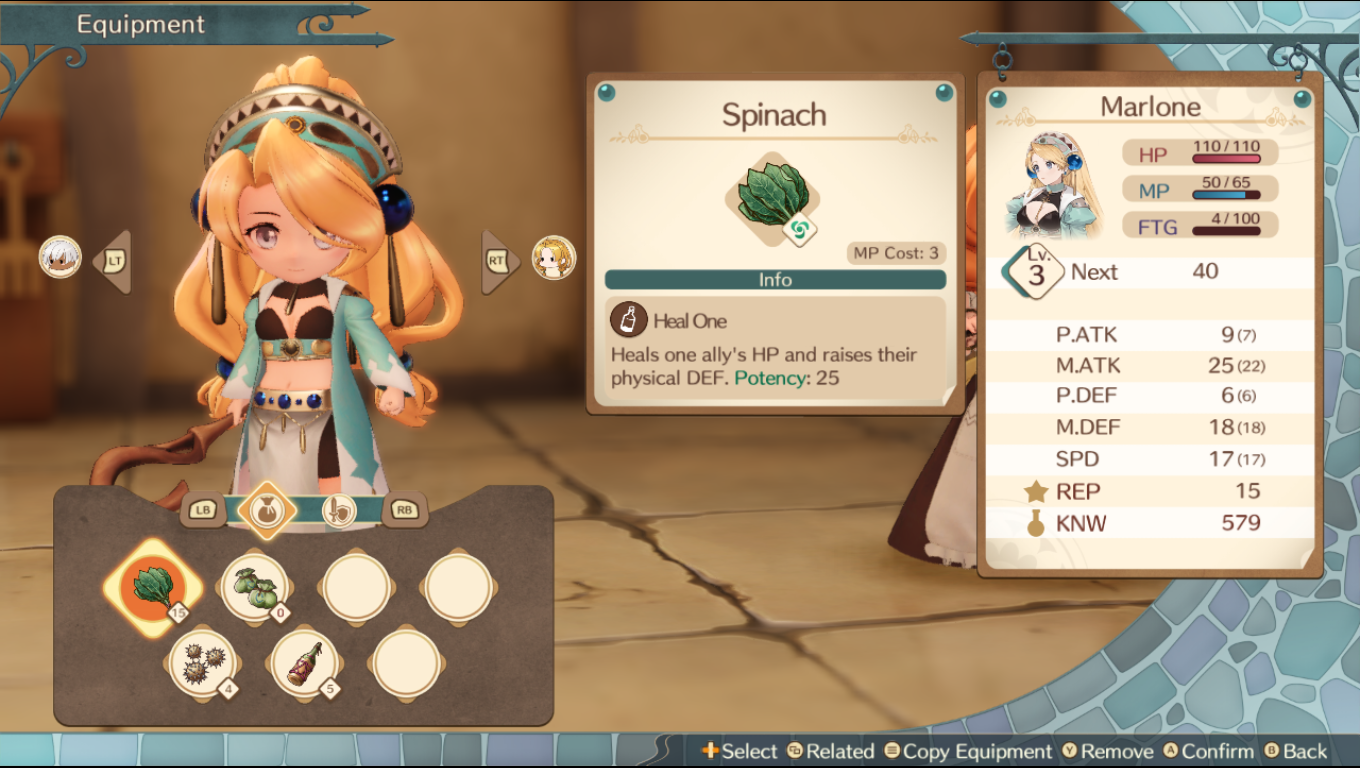This screenshot has width=1360, height=768.
Task: Switch to the sword and shield tab
Action: 340,510
